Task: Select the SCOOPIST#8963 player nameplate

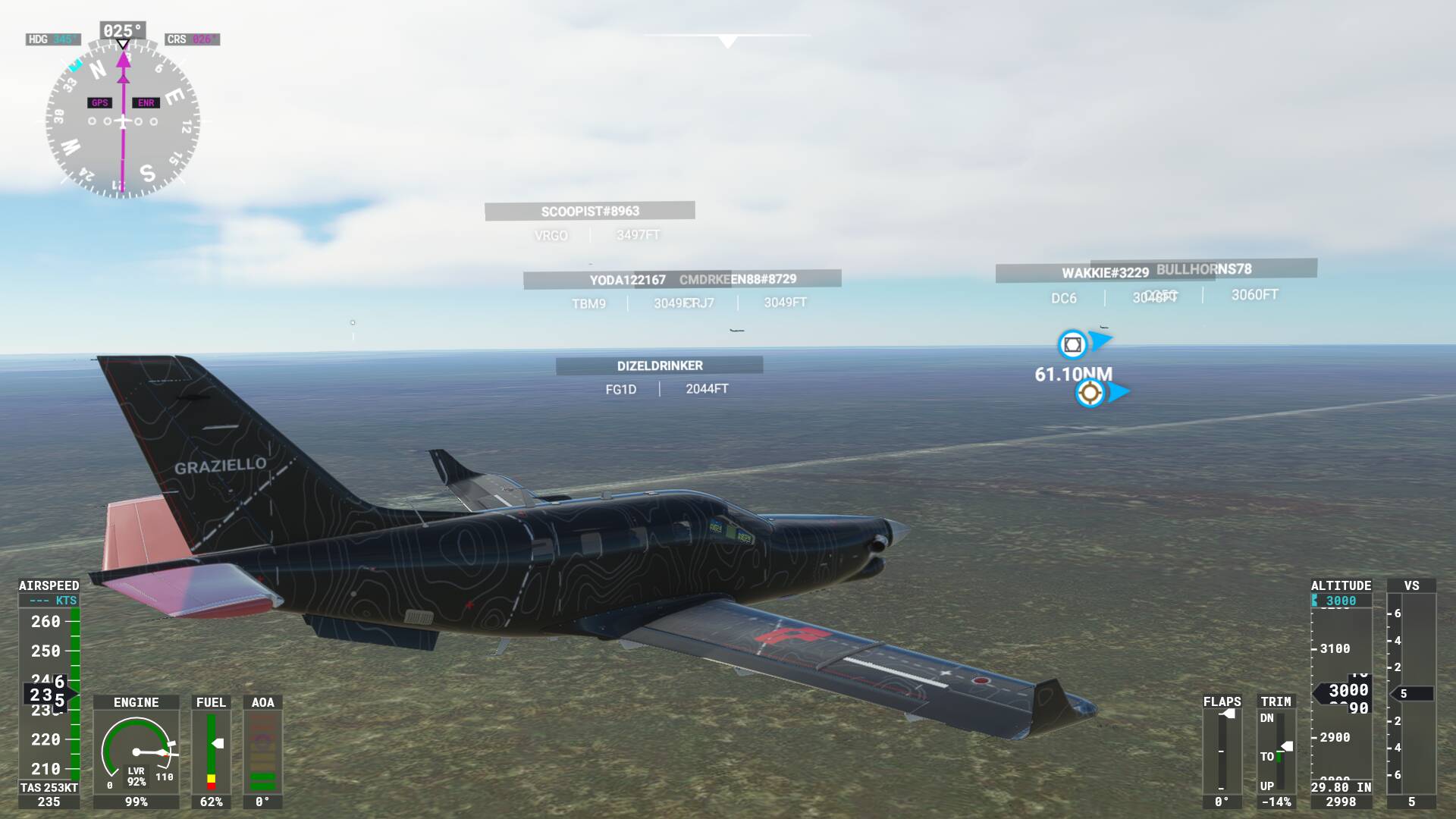Action: click(589, 212)
